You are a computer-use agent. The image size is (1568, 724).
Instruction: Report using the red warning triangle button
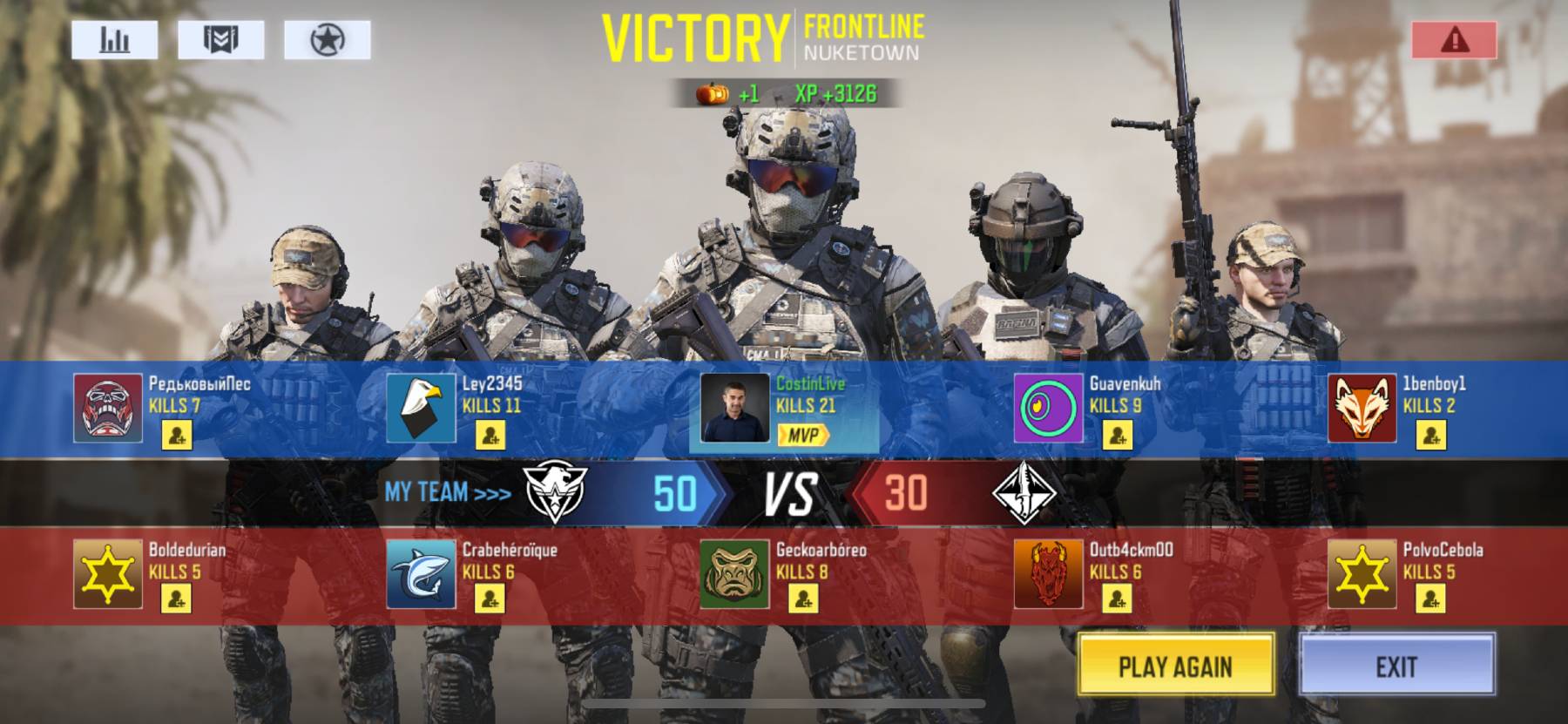click(x=1455, y=40)
